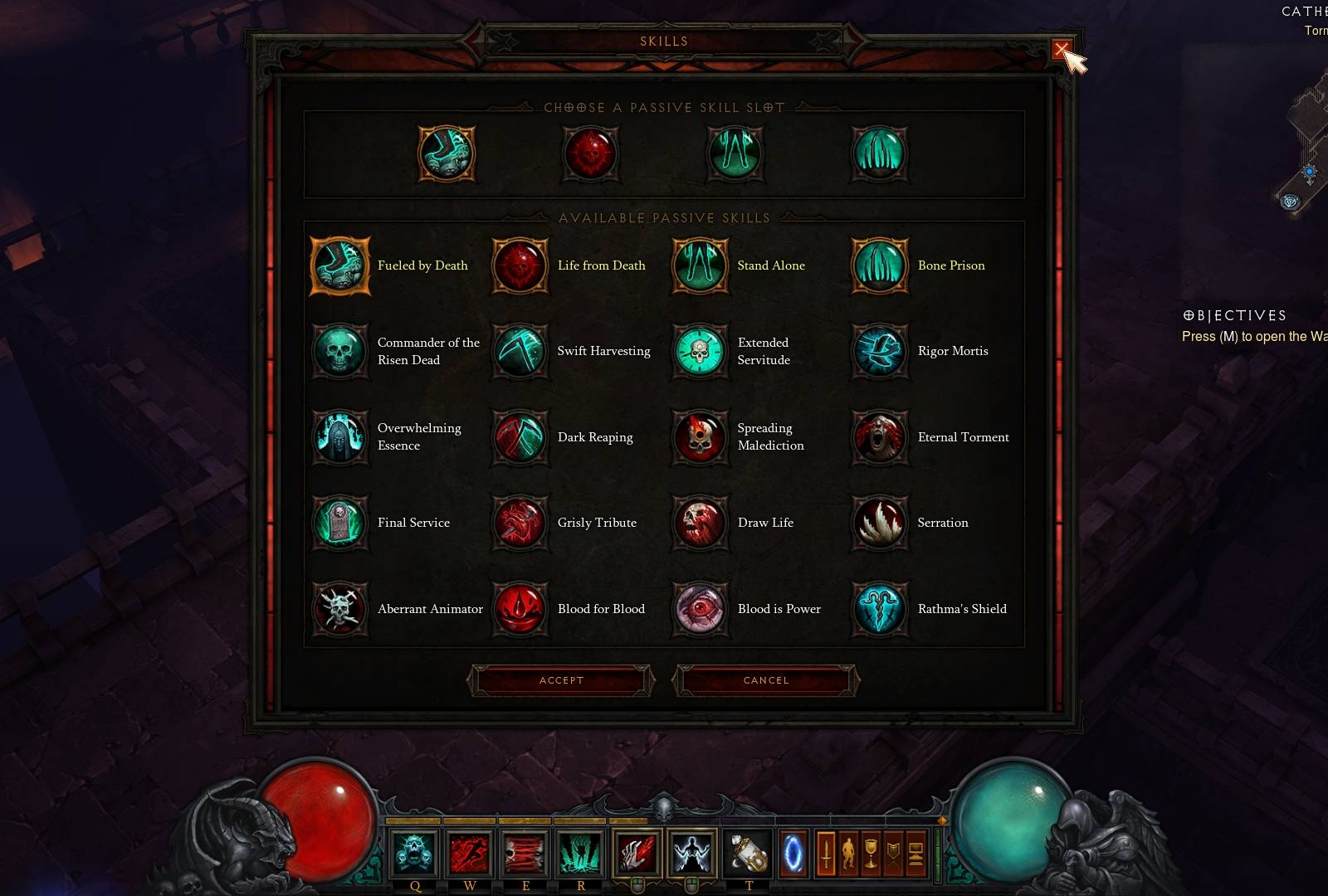Choose the first passive skill slot
This screenshot has width=1328, height=896.
point(446,155)
